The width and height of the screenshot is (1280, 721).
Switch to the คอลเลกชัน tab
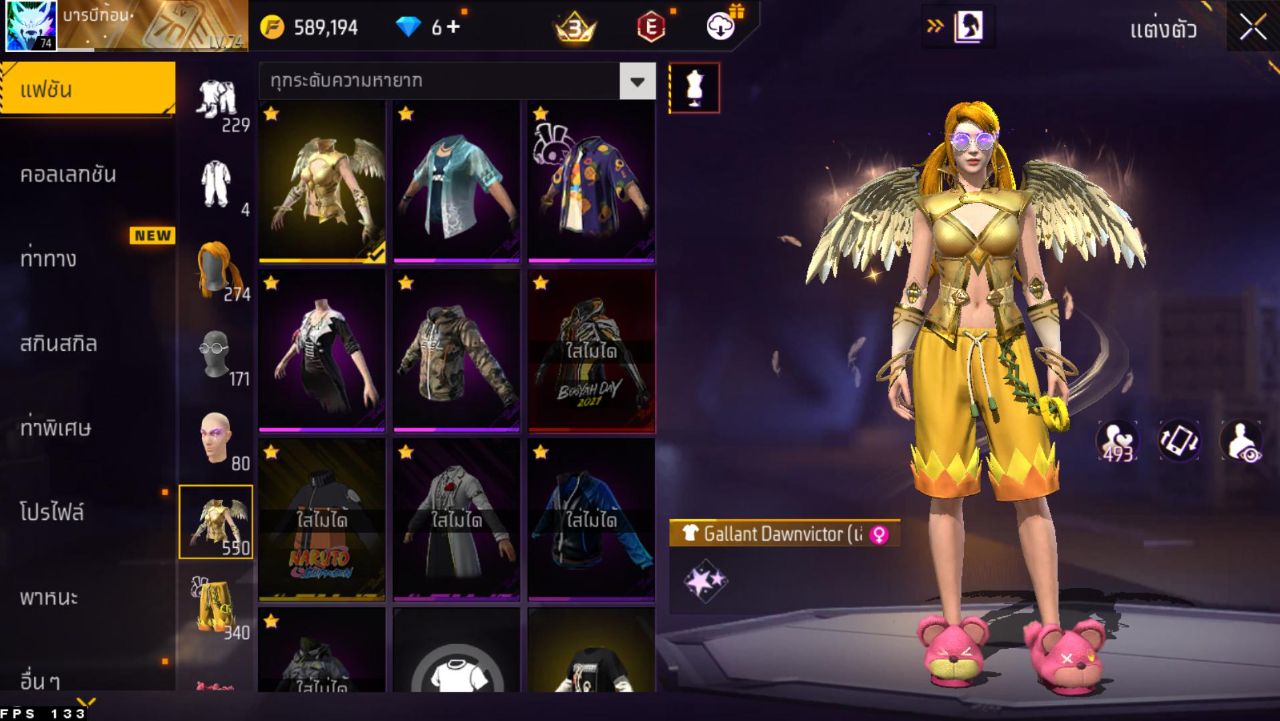[69, 175]
